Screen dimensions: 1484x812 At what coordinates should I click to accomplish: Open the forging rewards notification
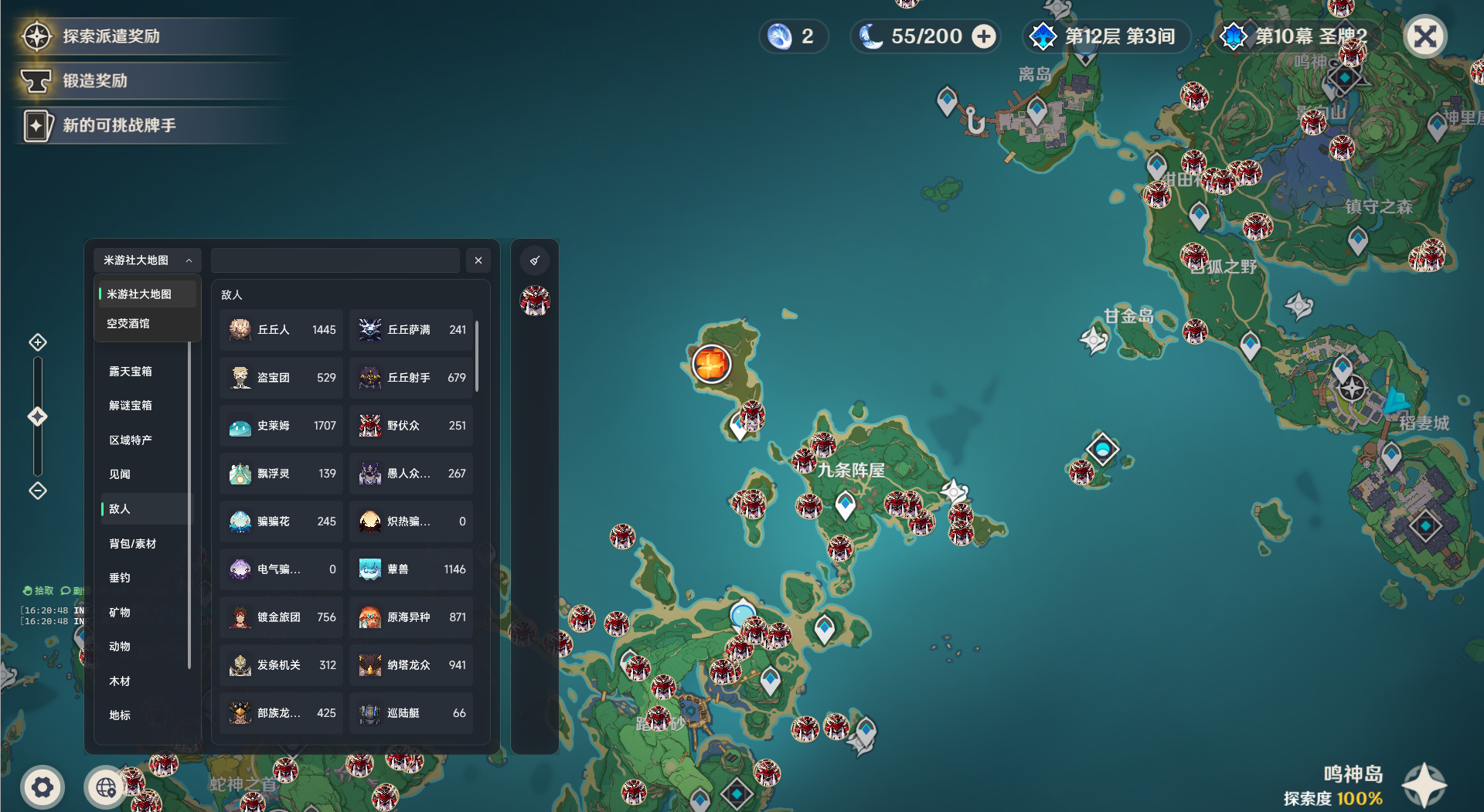95,80
